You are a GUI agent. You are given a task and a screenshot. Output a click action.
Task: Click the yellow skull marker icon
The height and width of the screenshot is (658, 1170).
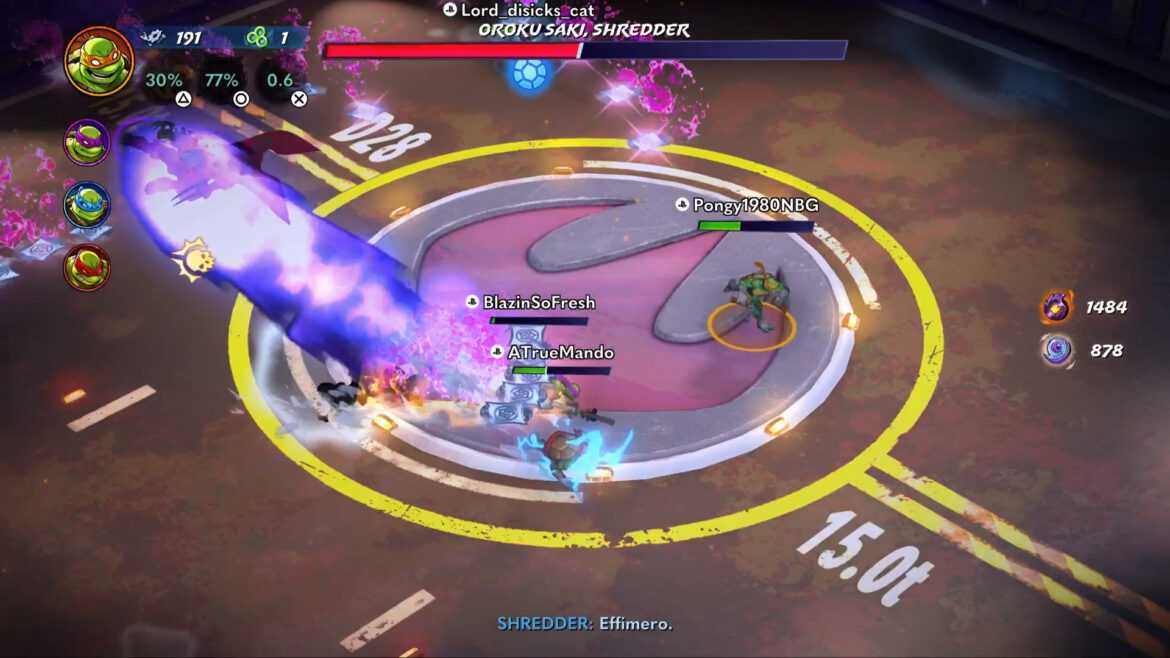click(193, 261)
